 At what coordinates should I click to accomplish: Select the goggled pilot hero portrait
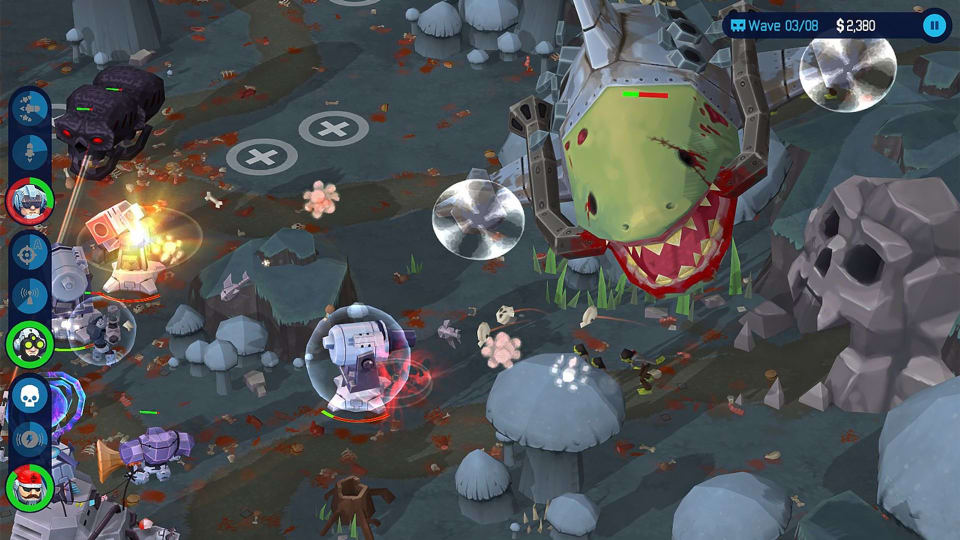30,199
